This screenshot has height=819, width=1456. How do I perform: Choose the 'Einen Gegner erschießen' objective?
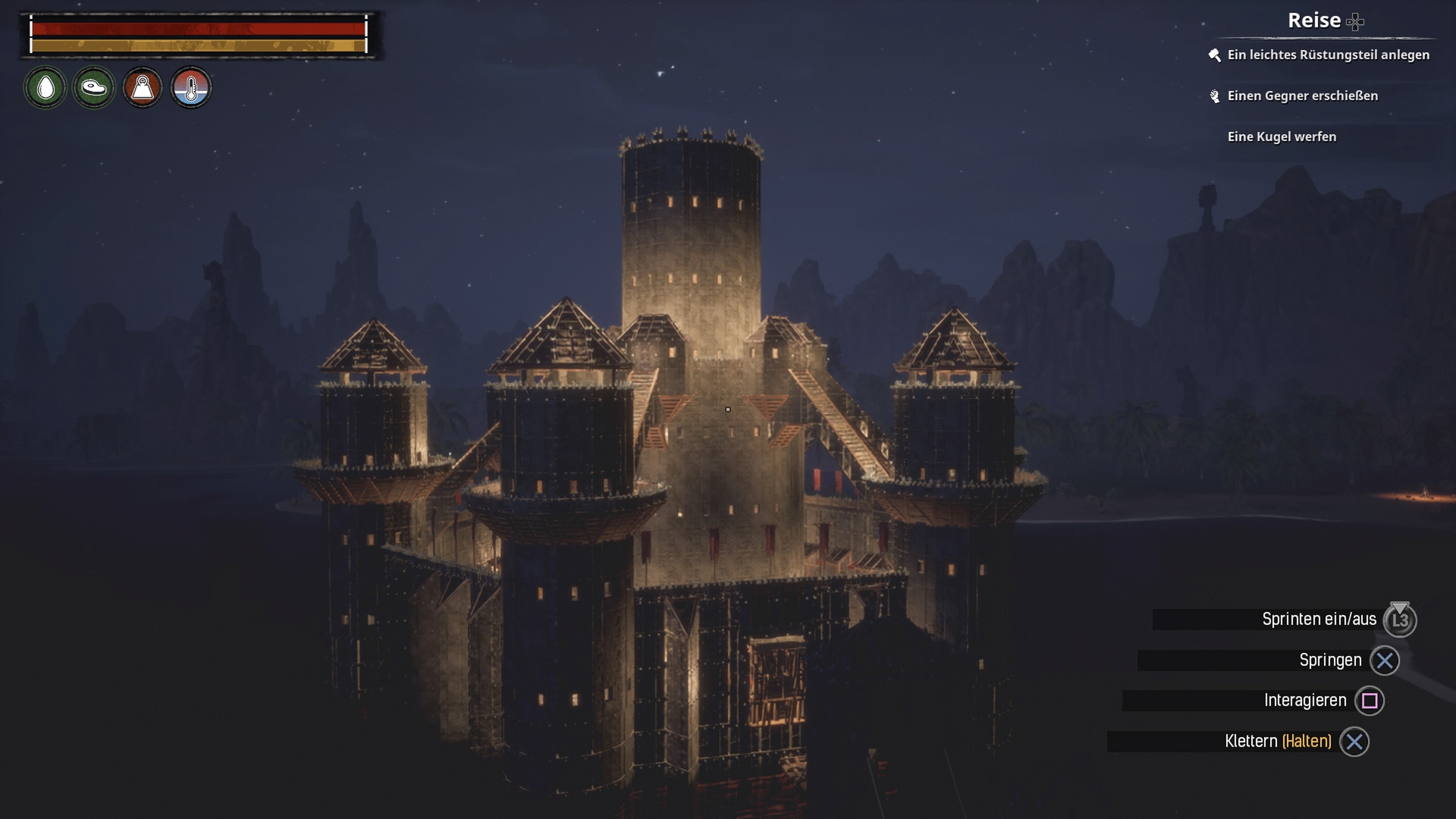[x=1302, y=96]
